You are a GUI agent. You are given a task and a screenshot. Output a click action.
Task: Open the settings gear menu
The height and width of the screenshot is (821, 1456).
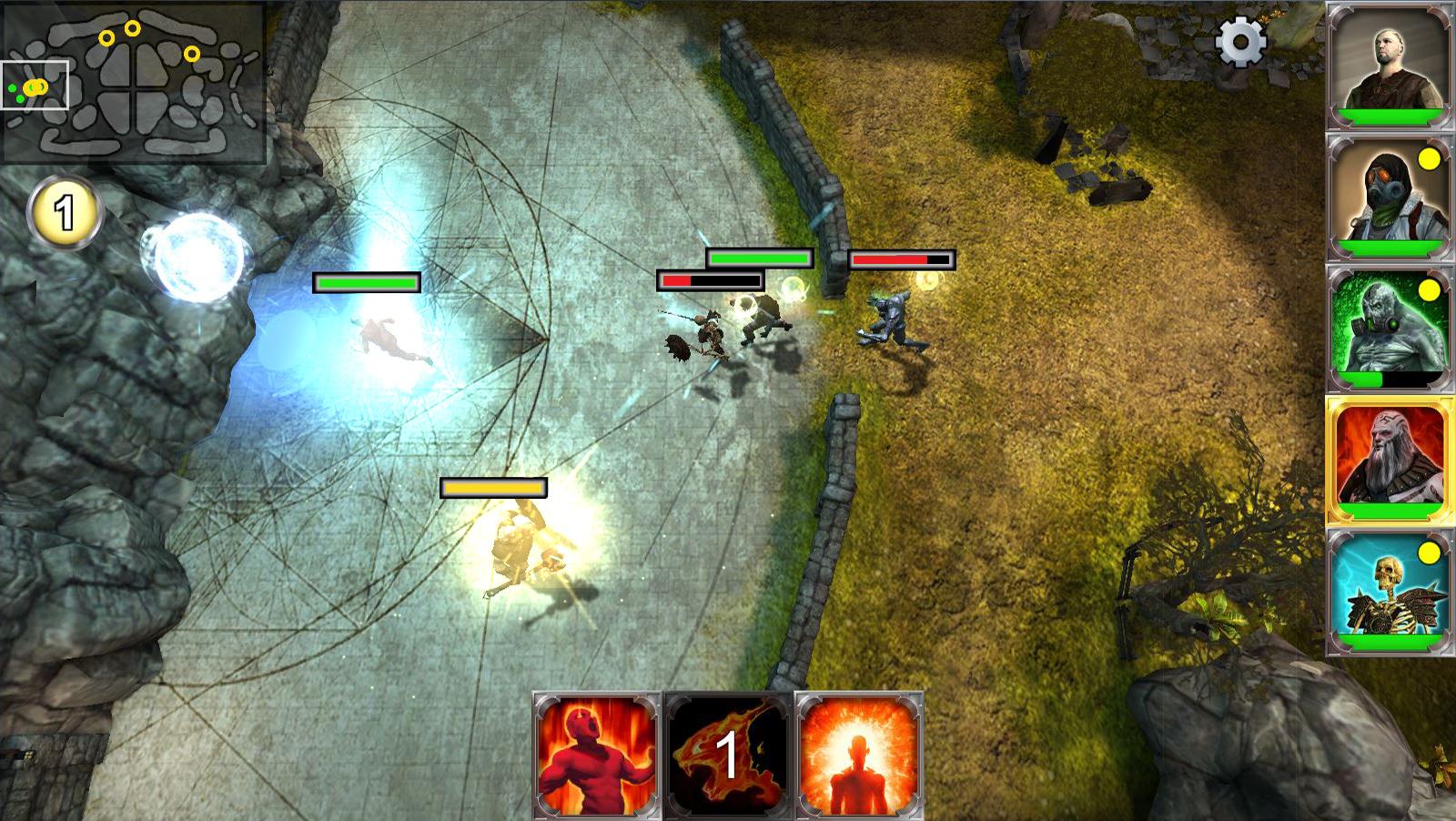tap(1240, 42)
